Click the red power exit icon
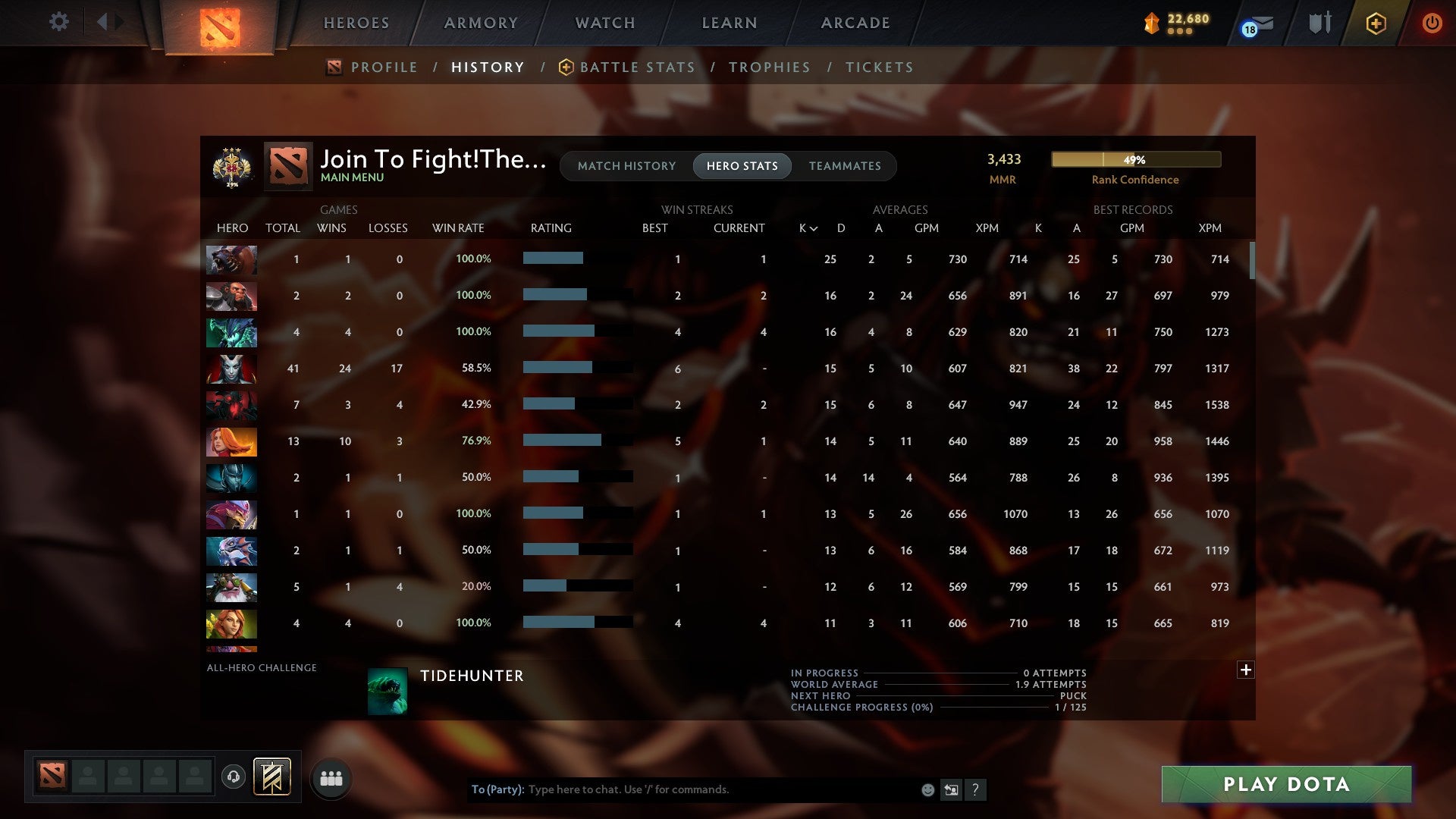The width and height of the screenshot is (1456, 819). pyautogui.click(x=1432, y=23)
